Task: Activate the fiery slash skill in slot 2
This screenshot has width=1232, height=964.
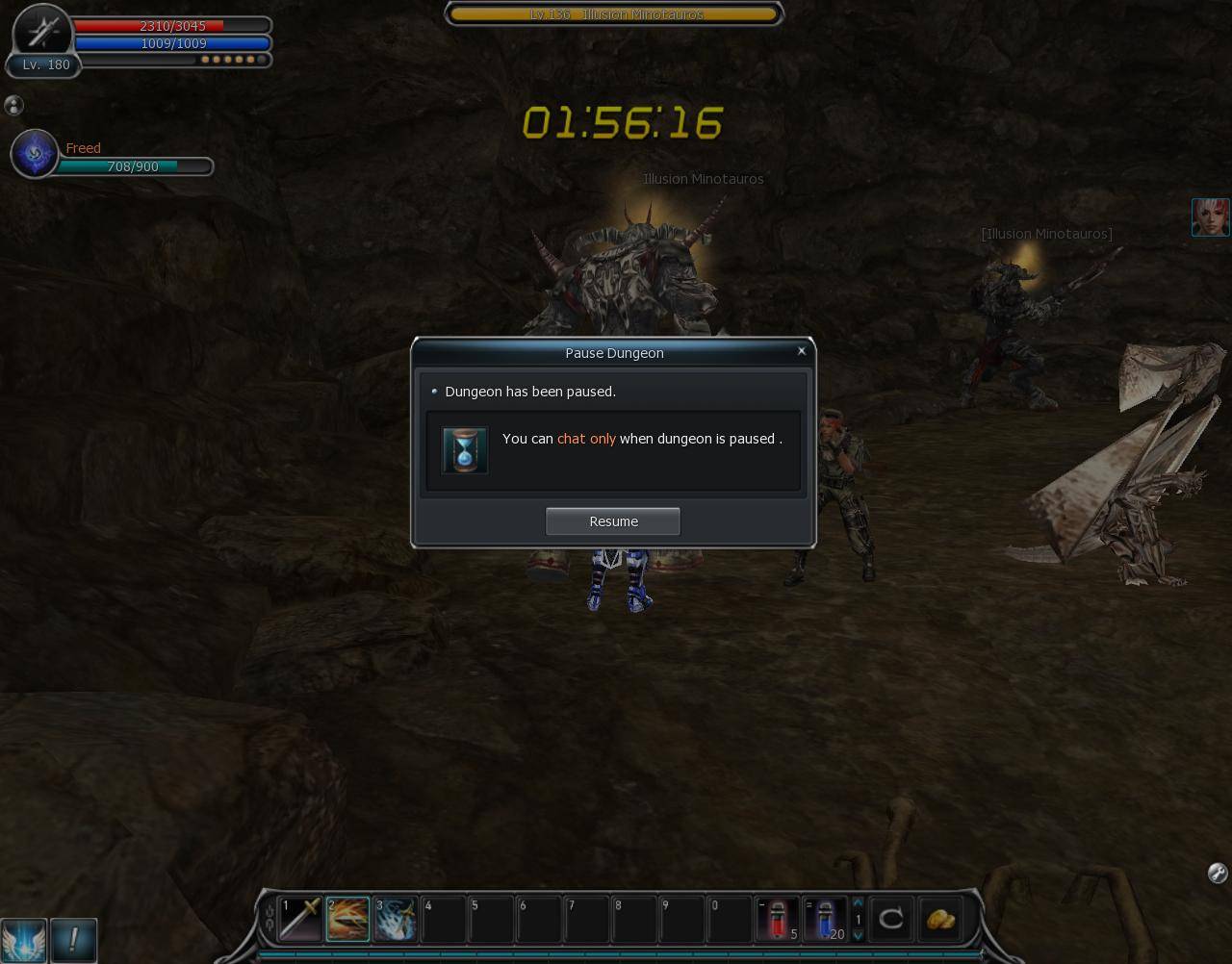Action: point(347,919)
